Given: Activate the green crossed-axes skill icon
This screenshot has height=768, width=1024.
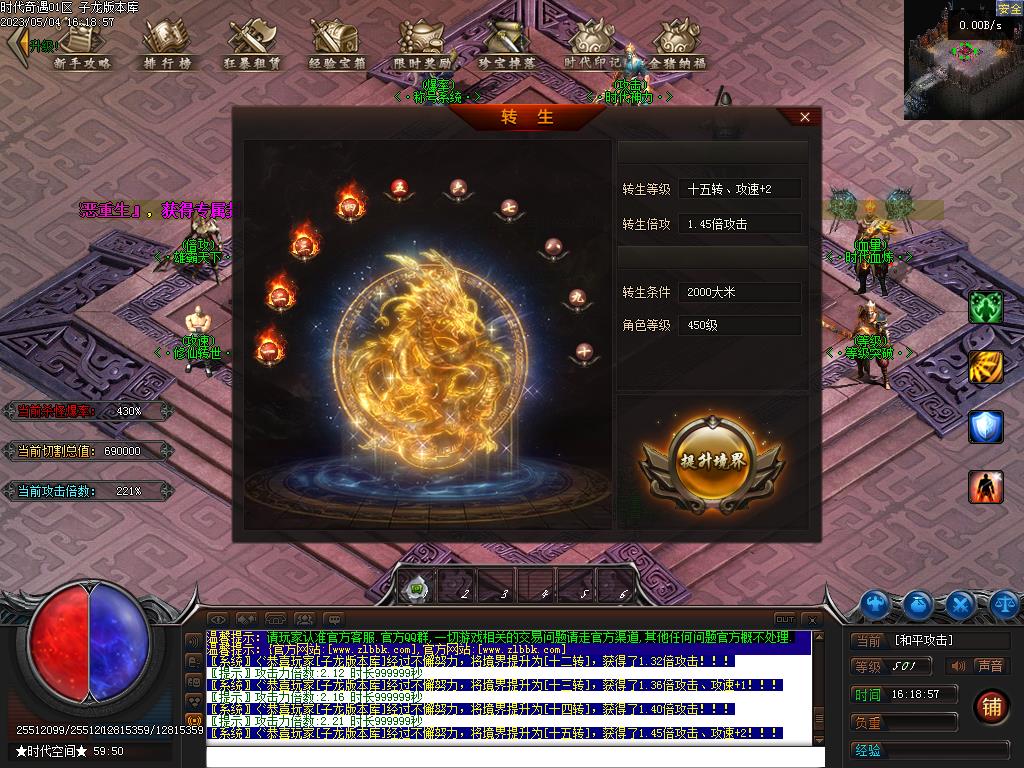Looking at the screenshot, I should tap(985, 308).
